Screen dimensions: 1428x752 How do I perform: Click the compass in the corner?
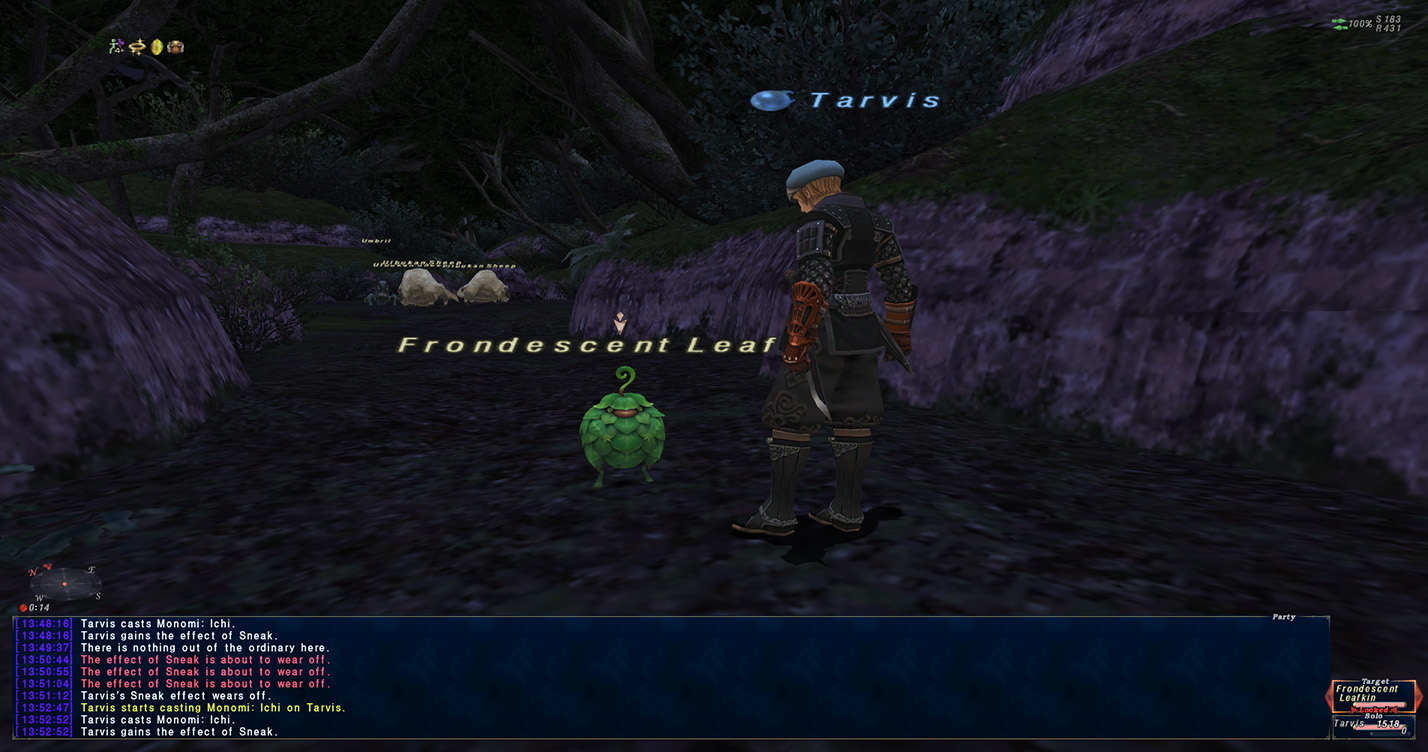coord(65,581)
